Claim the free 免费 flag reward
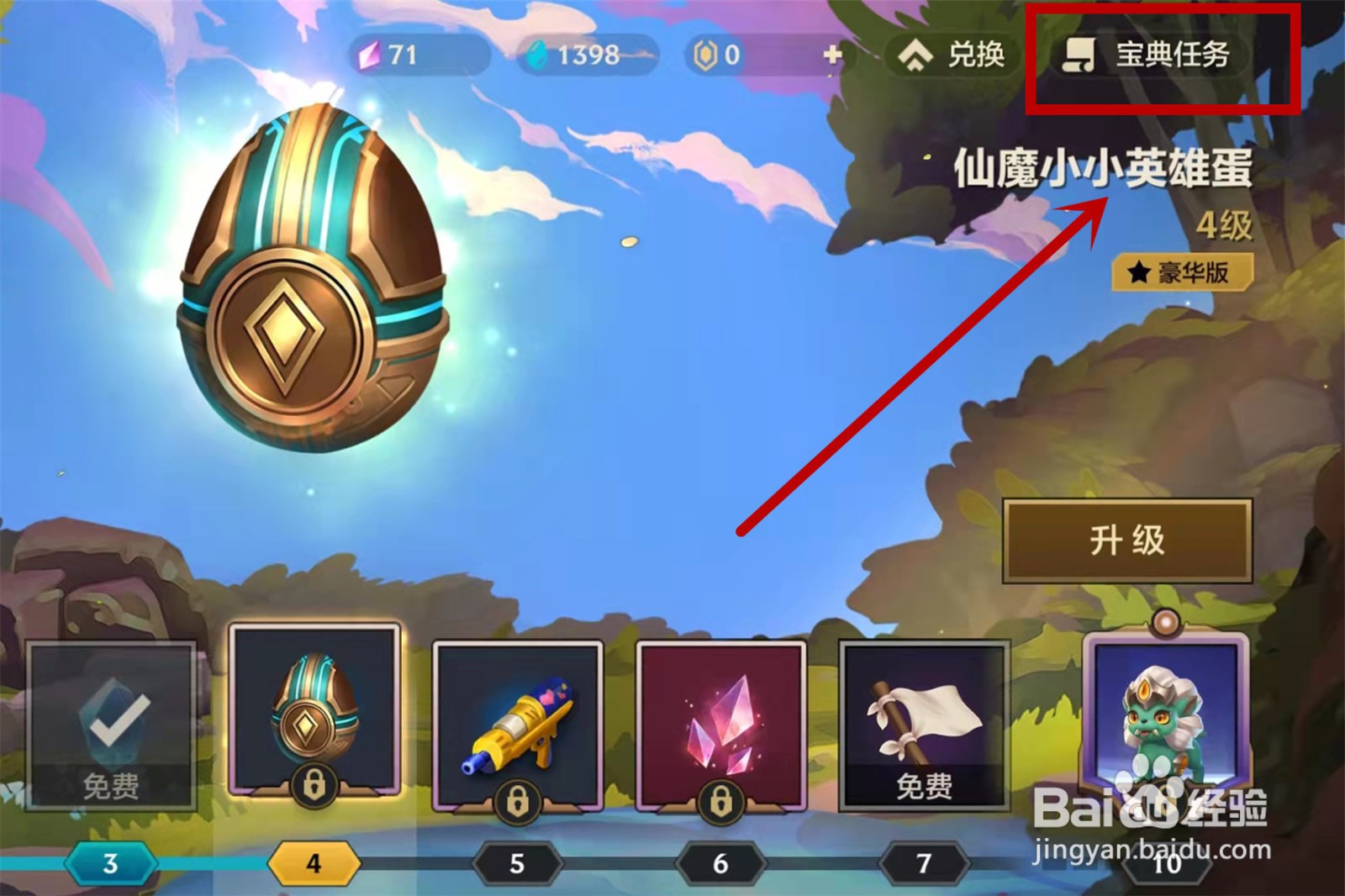This screenshot has width=1345, height=896. tap(922, 723)
